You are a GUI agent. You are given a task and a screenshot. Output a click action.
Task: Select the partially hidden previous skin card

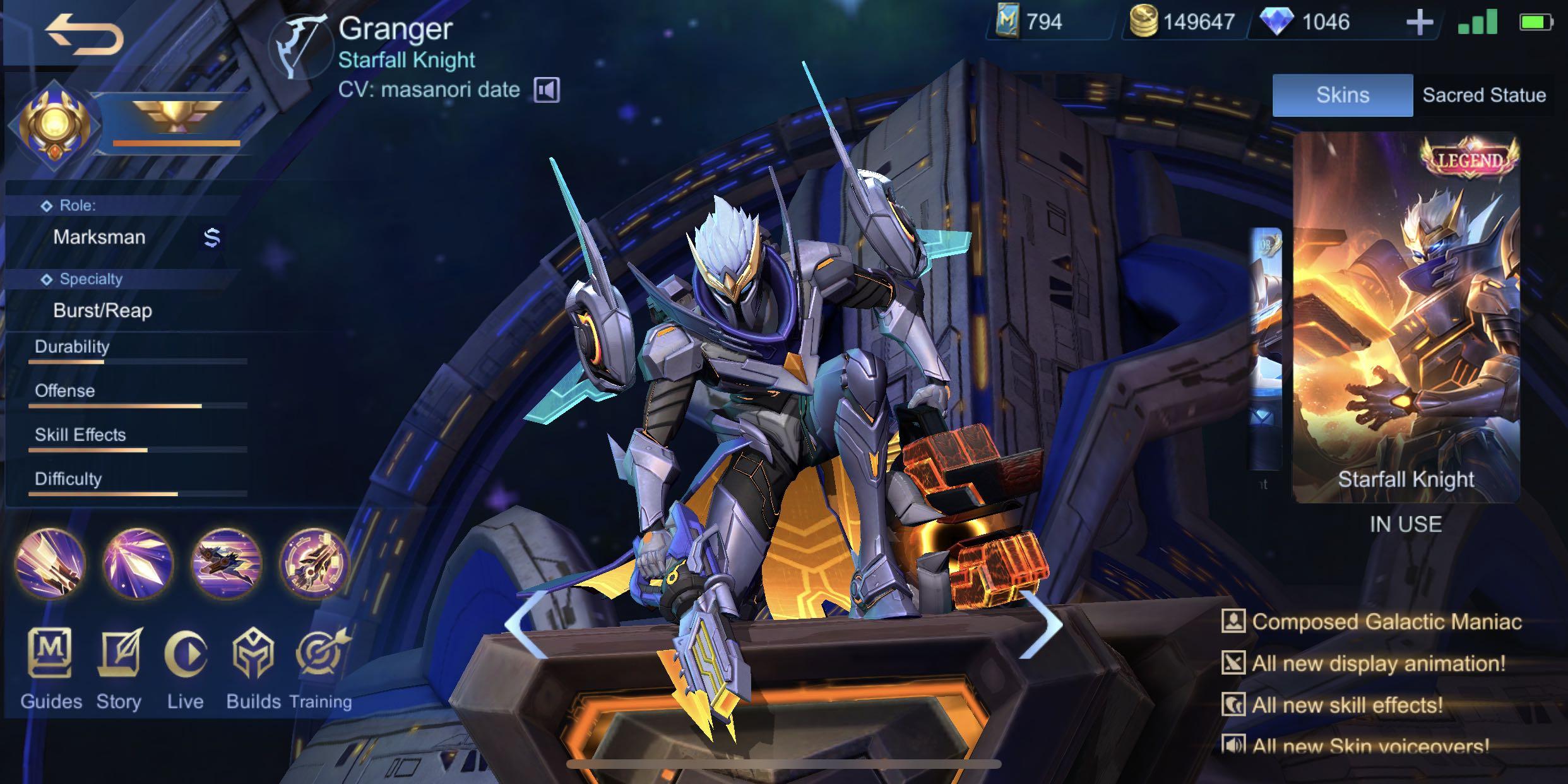point(1266,347)
